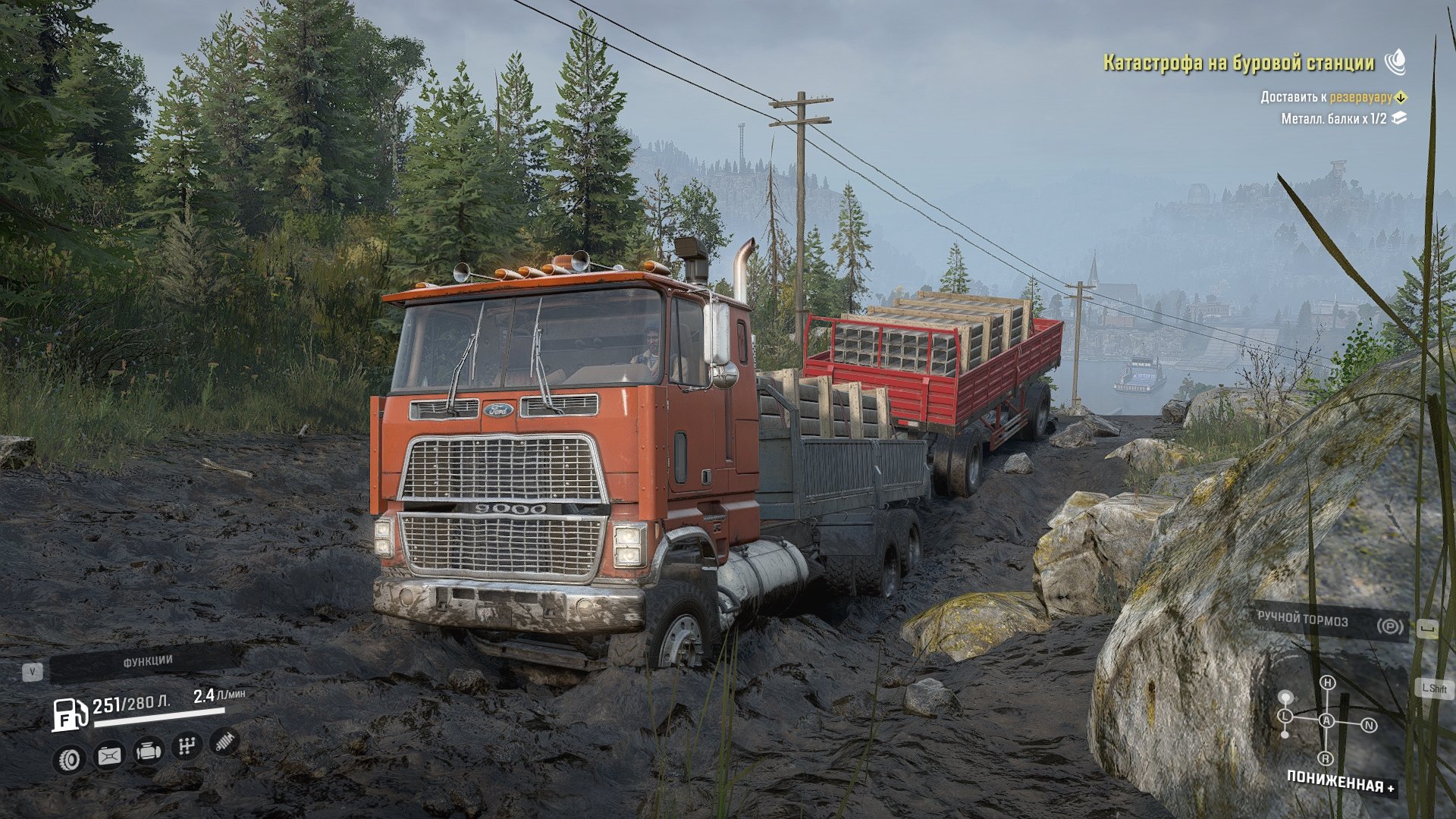This screenshot has width=1456, height=819.
Task: Select the tire status icon
Action: 70,758
